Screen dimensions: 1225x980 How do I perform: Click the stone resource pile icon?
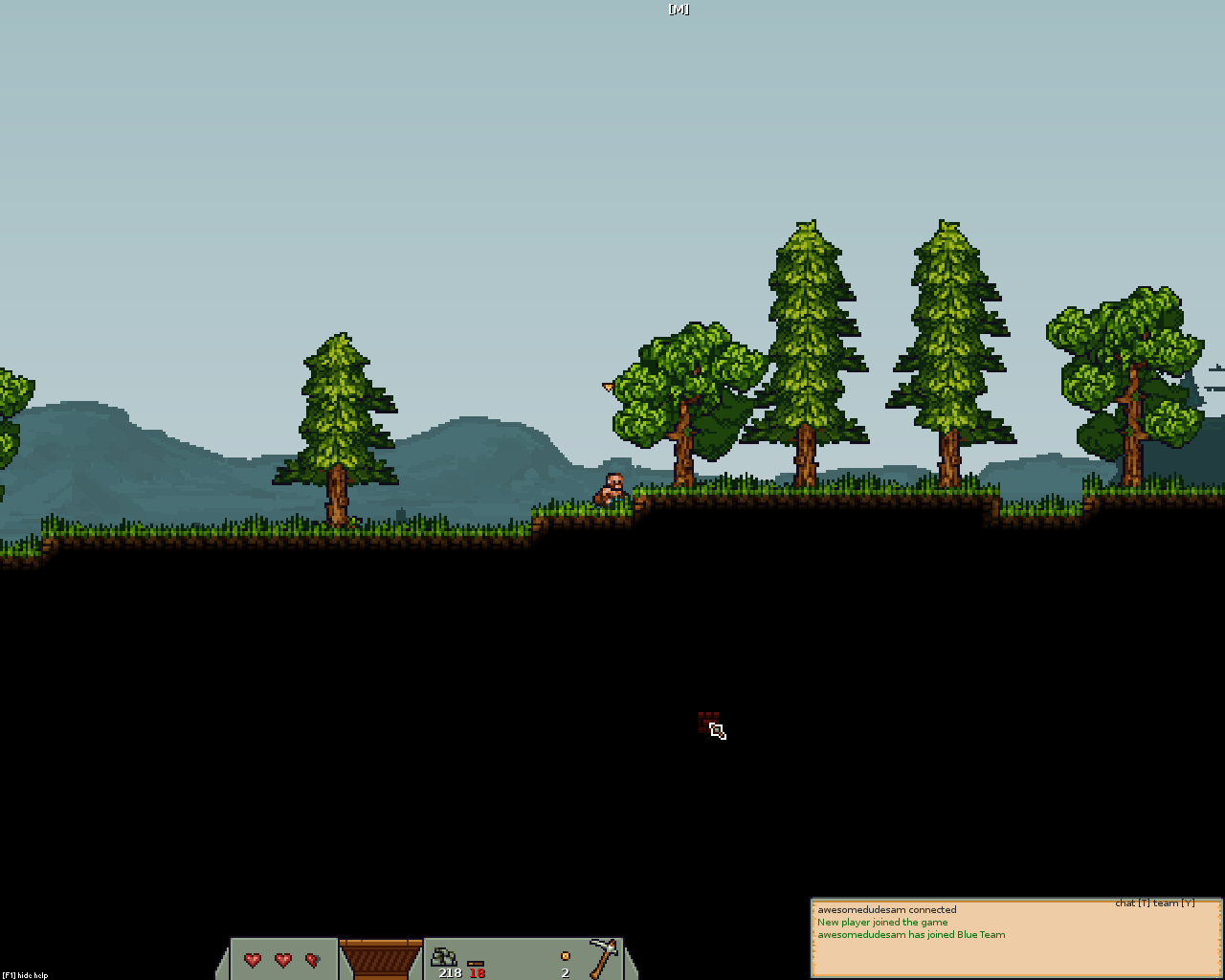pyautogui.click(x=444, y=956)
